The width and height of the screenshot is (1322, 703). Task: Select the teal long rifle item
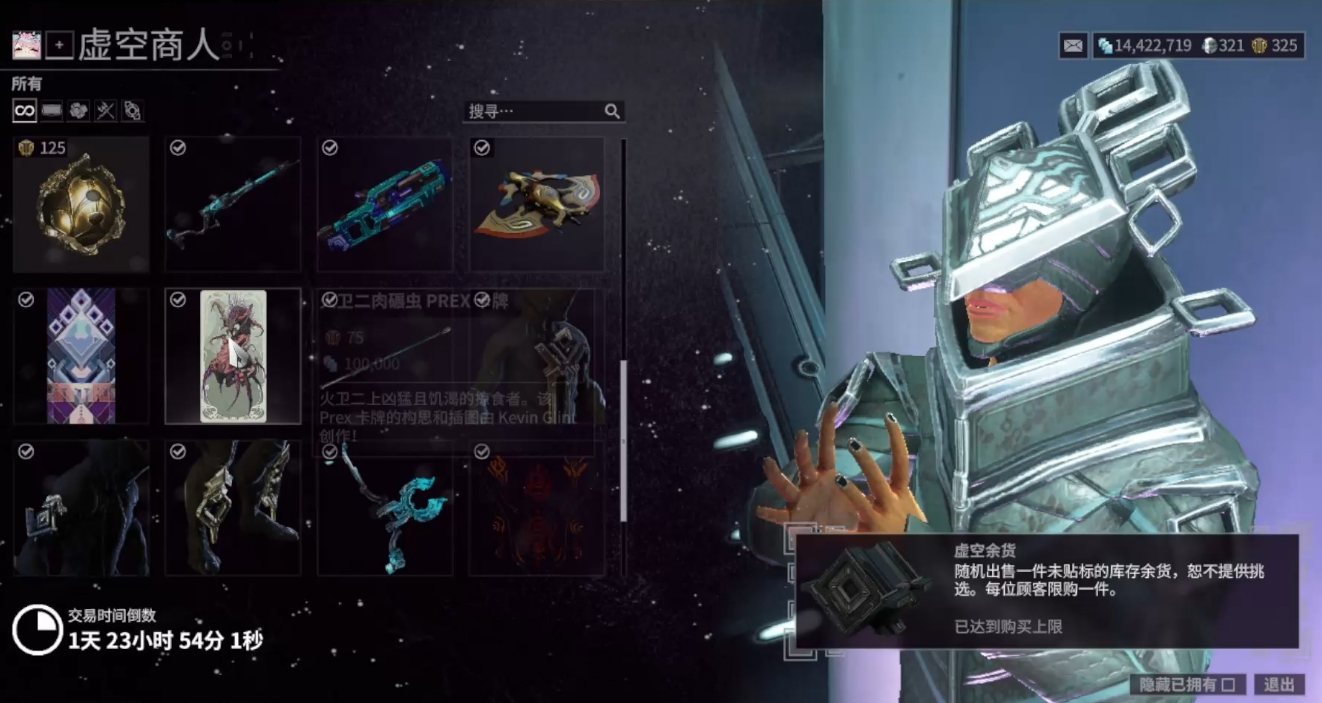point(233,205)
